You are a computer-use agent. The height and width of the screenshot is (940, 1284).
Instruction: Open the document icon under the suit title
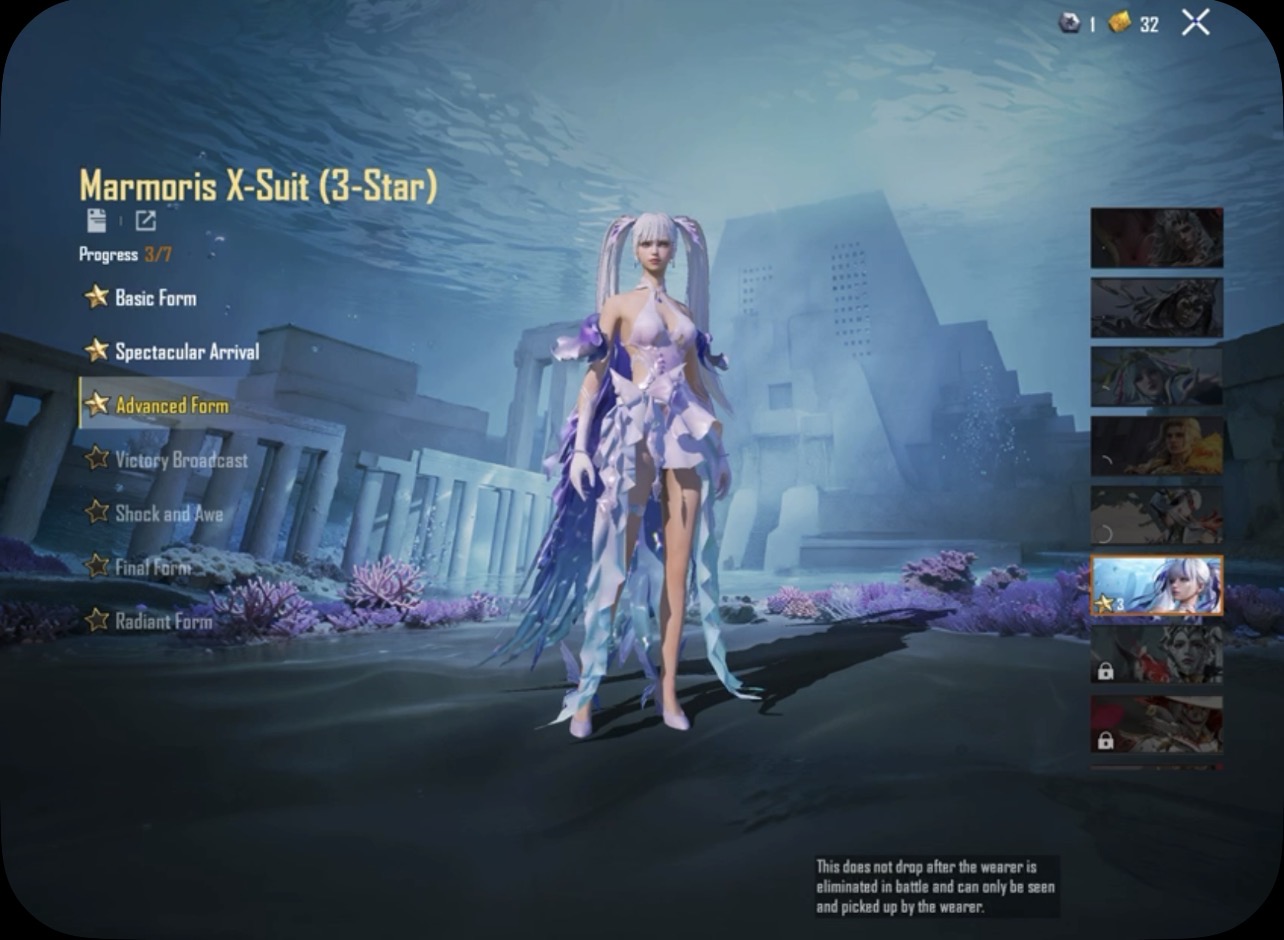coord(96,221)
